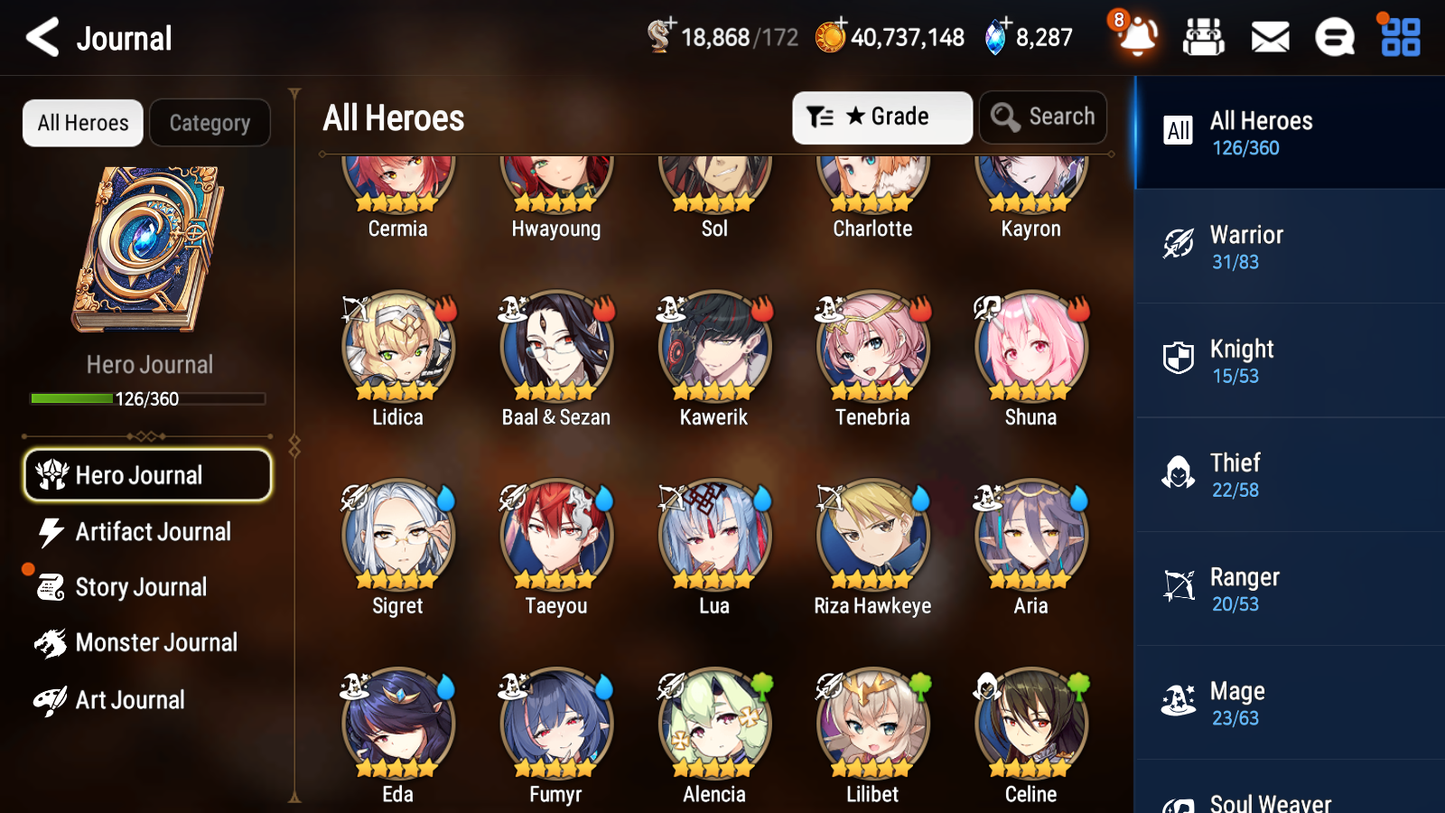This screenshot has width=1445, height=813.
Task: Select the All Heroes tab
Action: pyautogui.click(x=83, y=123)
